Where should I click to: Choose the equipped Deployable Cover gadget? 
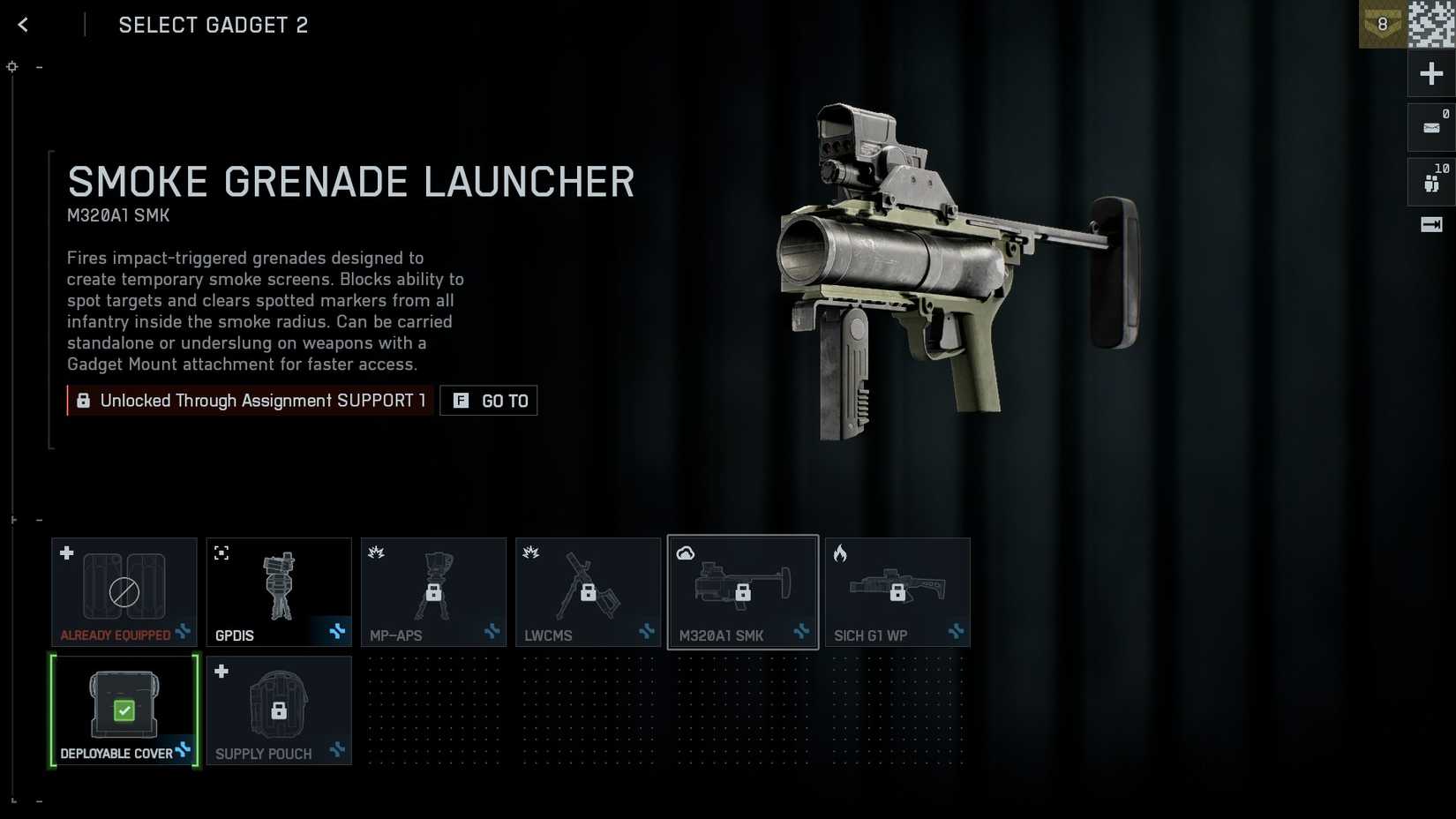click(124, 710)
